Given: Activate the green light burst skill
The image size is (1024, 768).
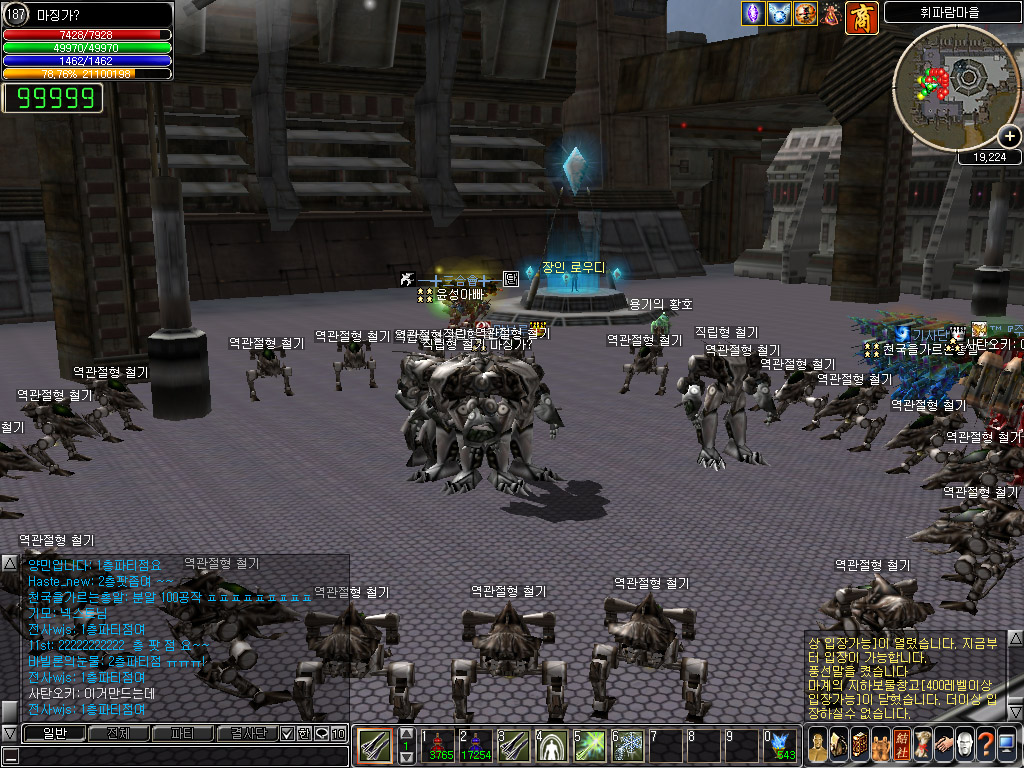Looking at the screenshot, I should [x=590, y=746].
